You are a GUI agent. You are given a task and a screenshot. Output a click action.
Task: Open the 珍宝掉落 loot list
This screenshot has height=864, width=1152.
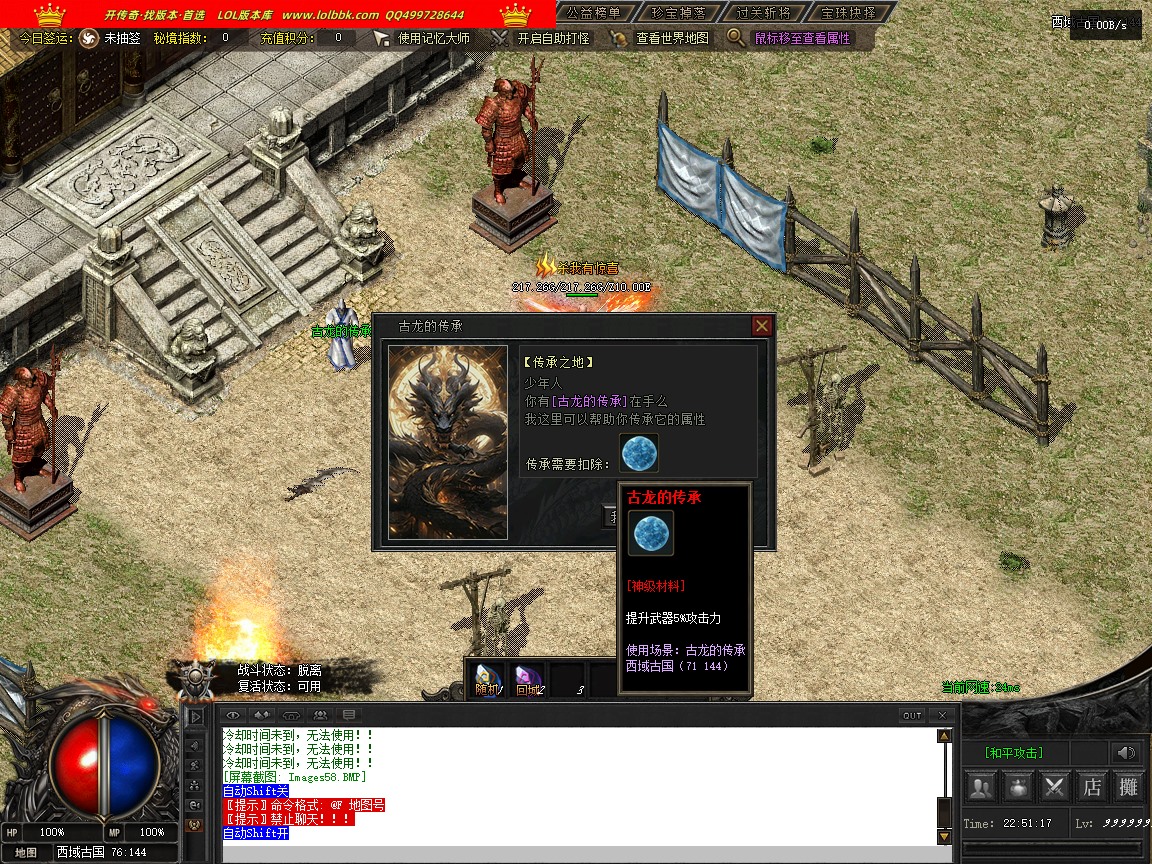pos(678,13)
